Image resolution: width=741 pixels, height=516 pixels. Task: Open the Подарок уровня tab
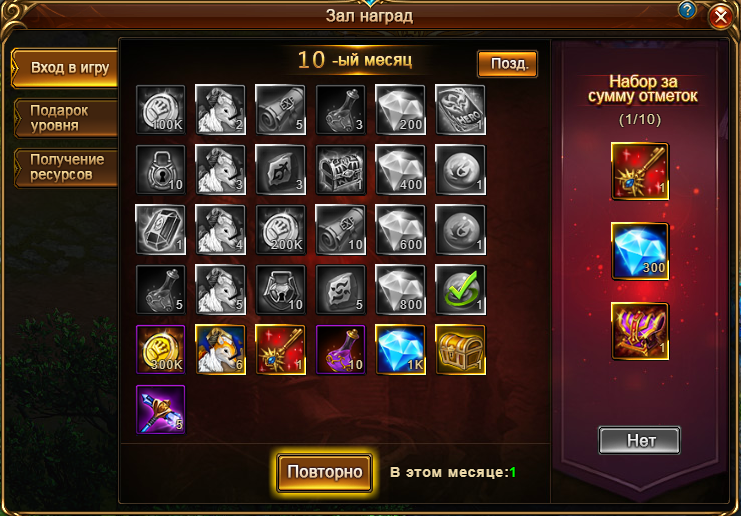(x=62, y=118)
